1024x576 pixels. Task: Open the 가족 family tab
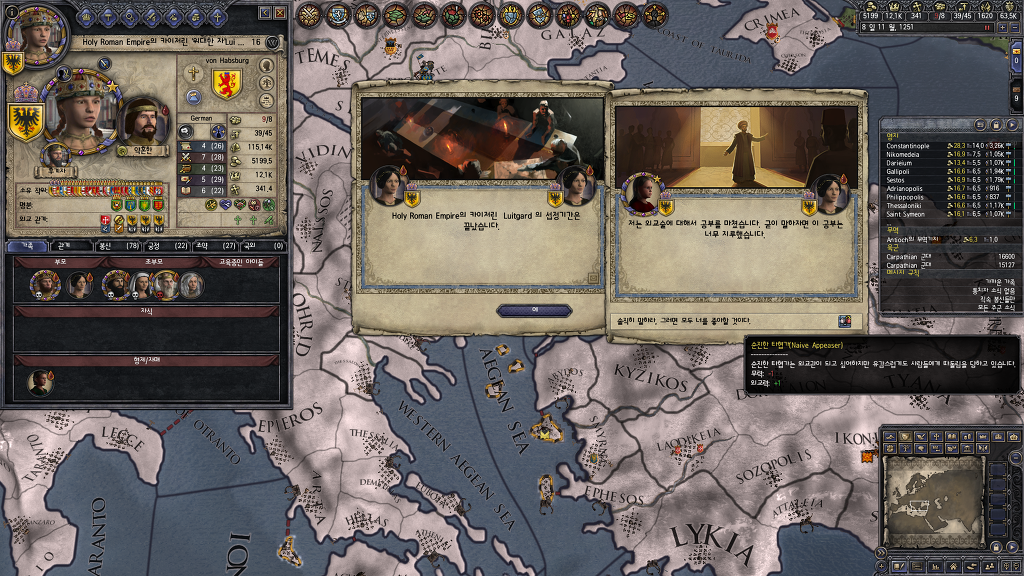27,245
